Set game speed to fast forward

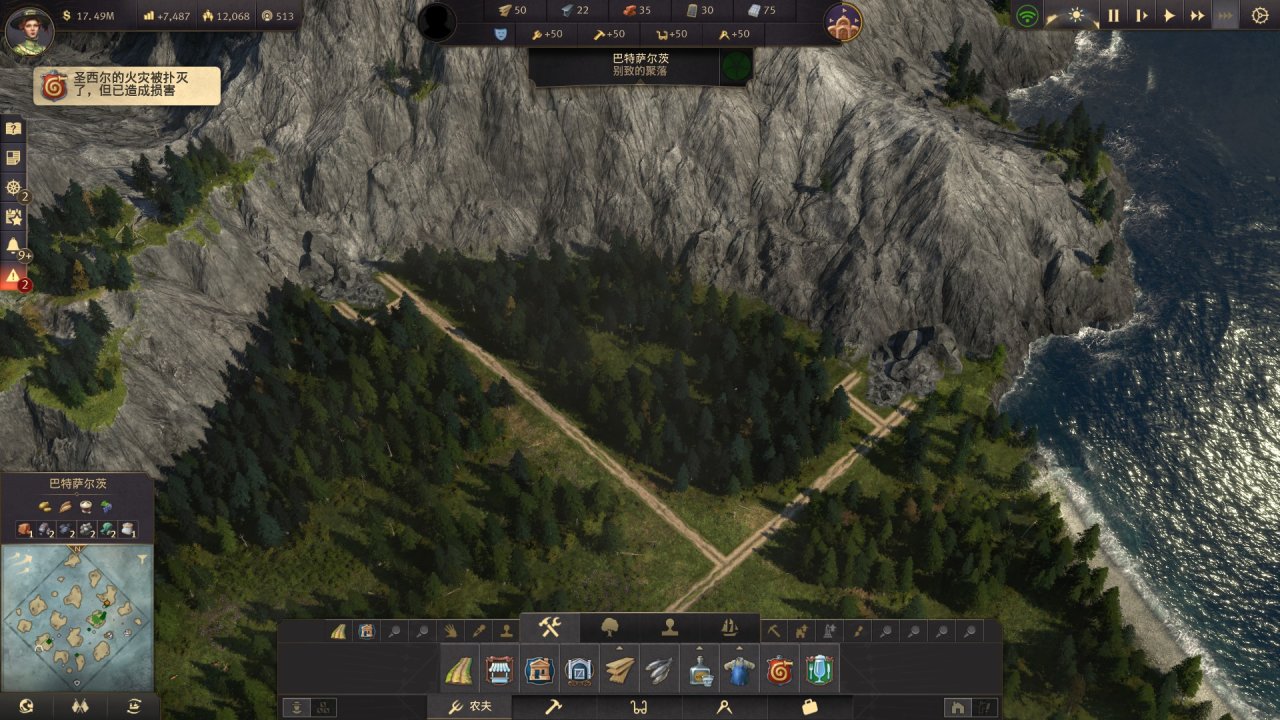pyautogui.click(x=1196, y=15)
